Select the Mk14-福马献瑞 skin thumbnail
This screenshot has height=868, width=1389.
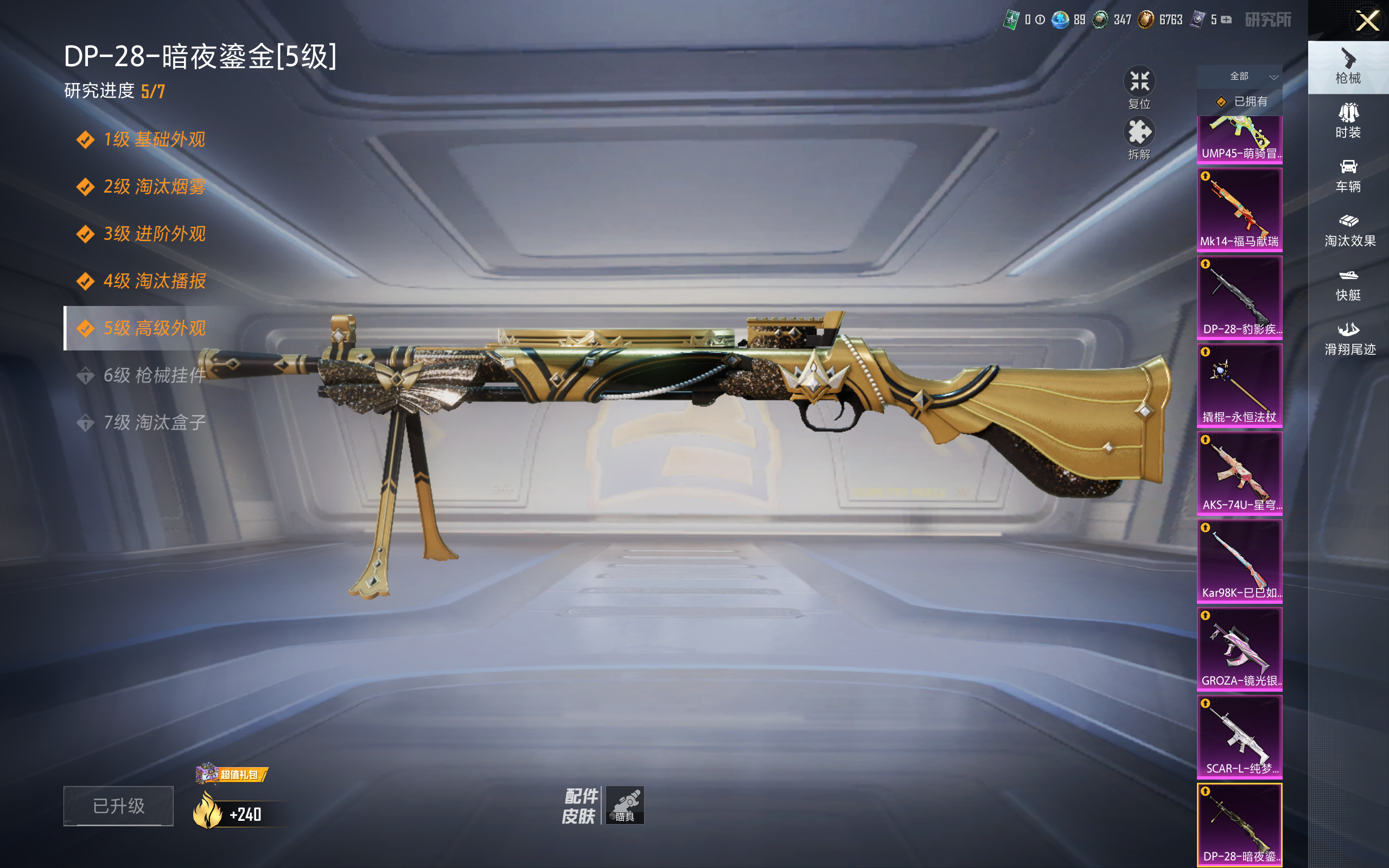[1239, 209]
